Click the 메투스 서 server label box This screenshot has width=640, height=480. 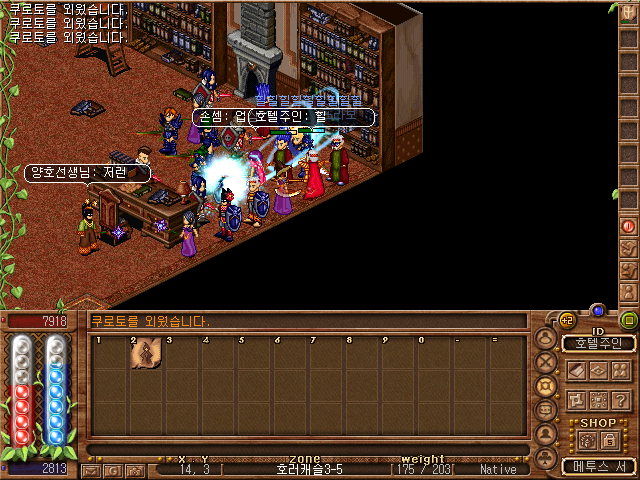coord(598,466)
